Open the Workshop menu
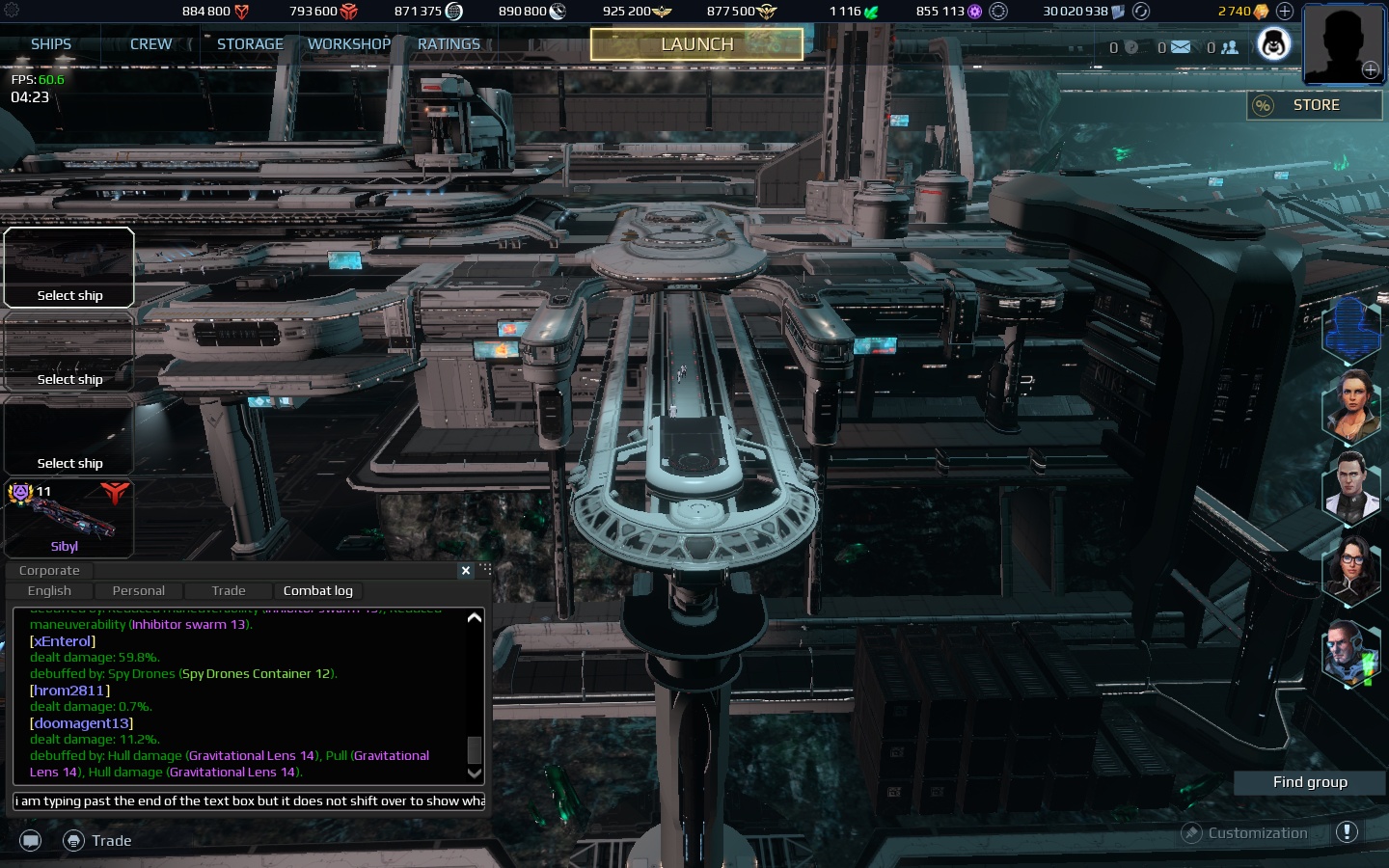 tap(349, 44)
